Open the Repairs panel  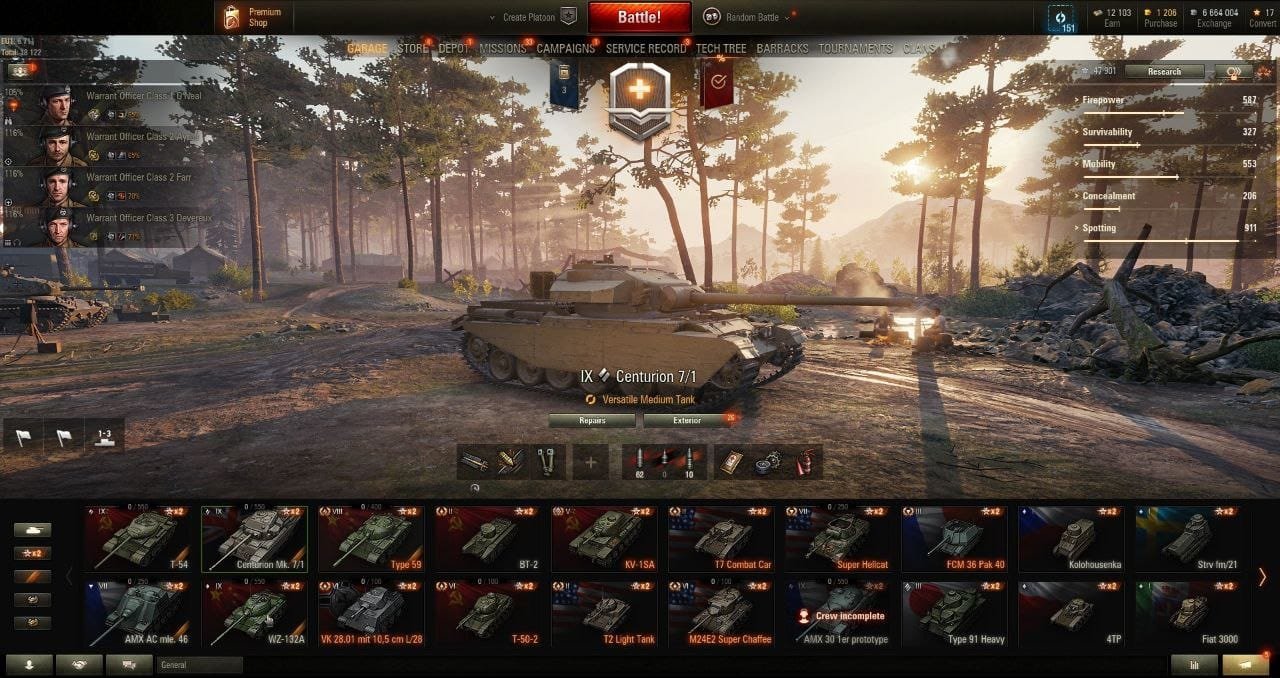(593, 421)
